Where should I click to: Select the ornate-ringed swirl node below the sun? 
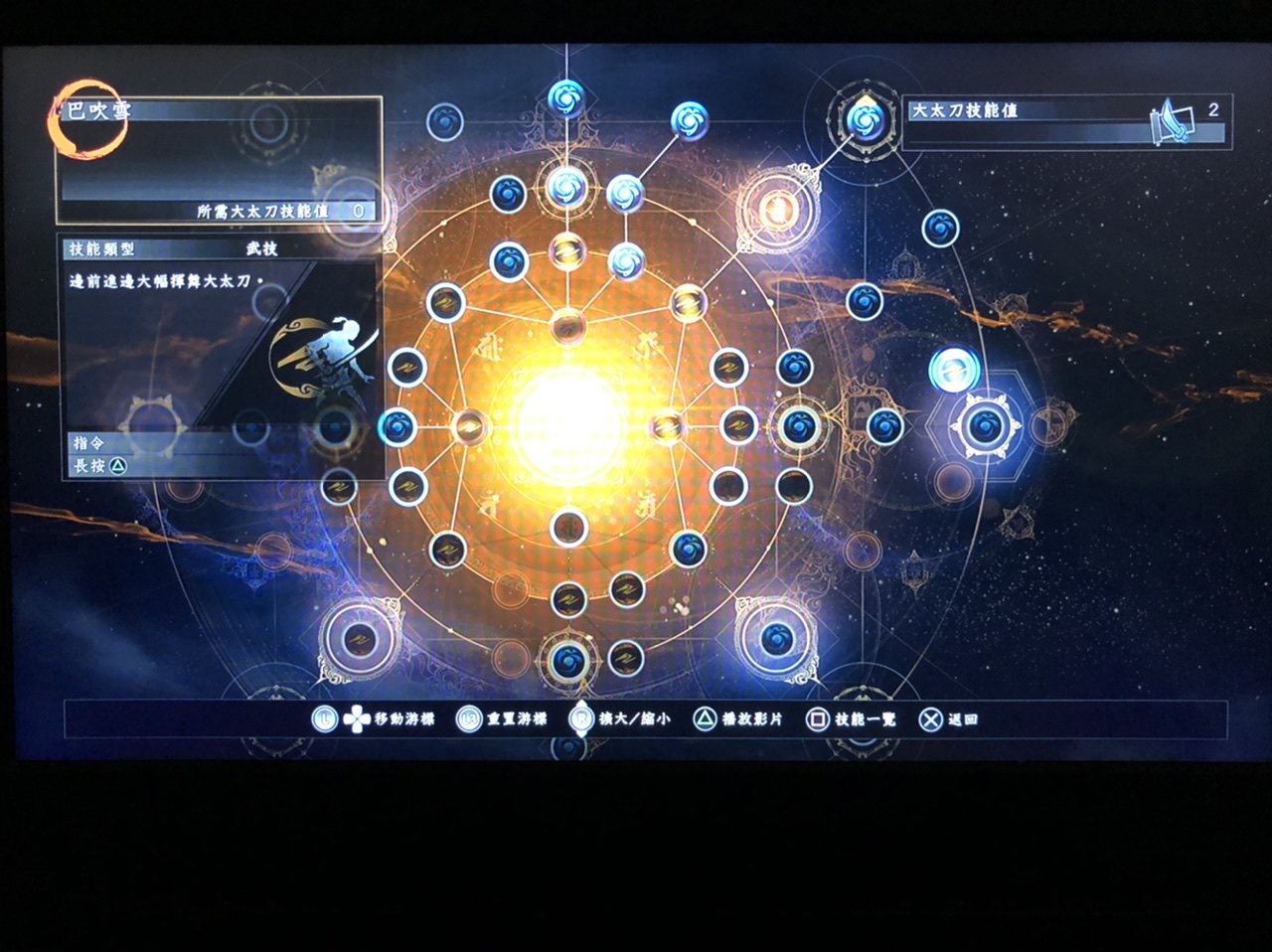click(x=567, y=659)
